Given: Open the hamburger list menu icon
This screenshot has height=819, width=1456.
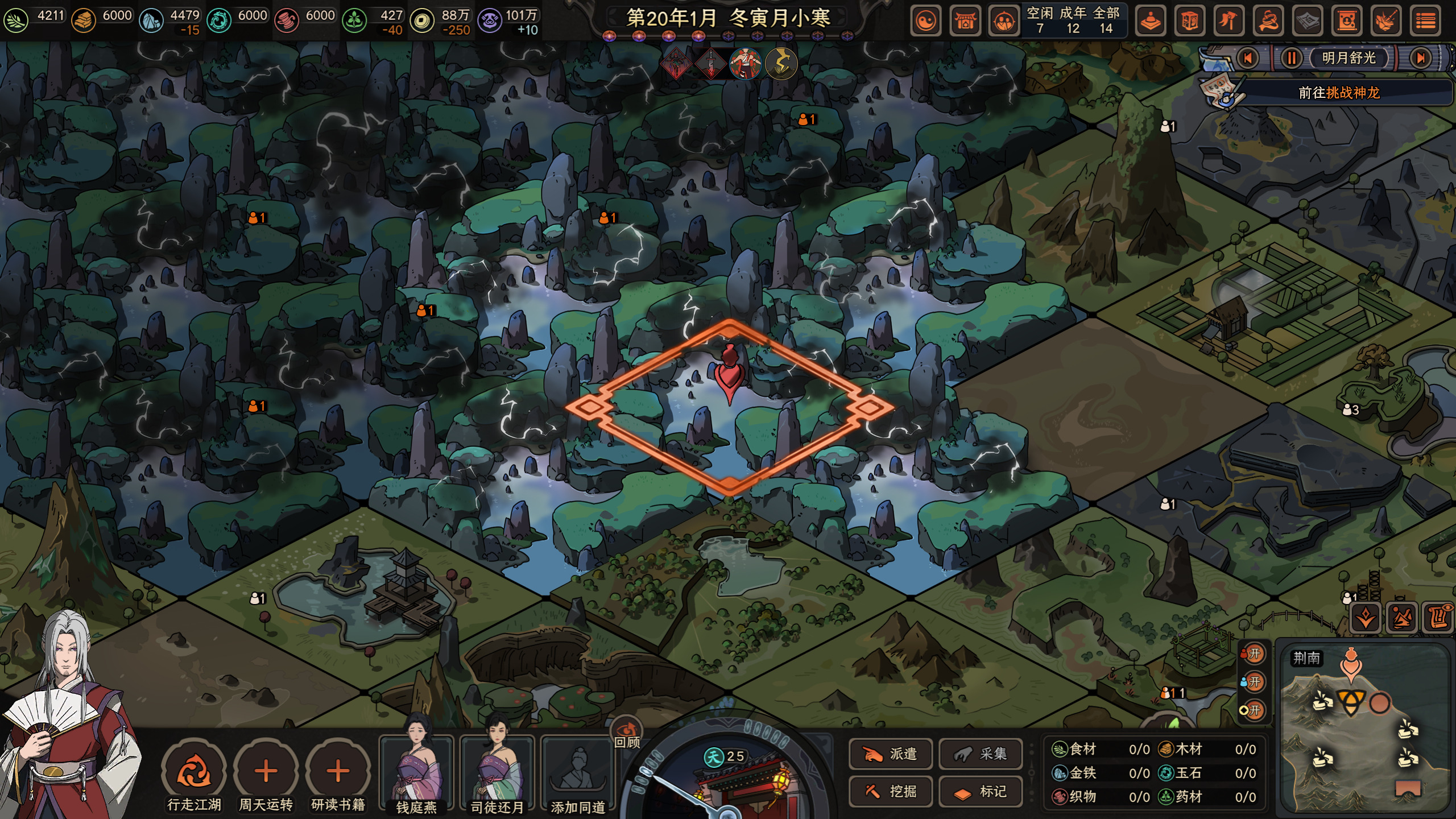Looking at the screenshot, I should point(1425,22).
